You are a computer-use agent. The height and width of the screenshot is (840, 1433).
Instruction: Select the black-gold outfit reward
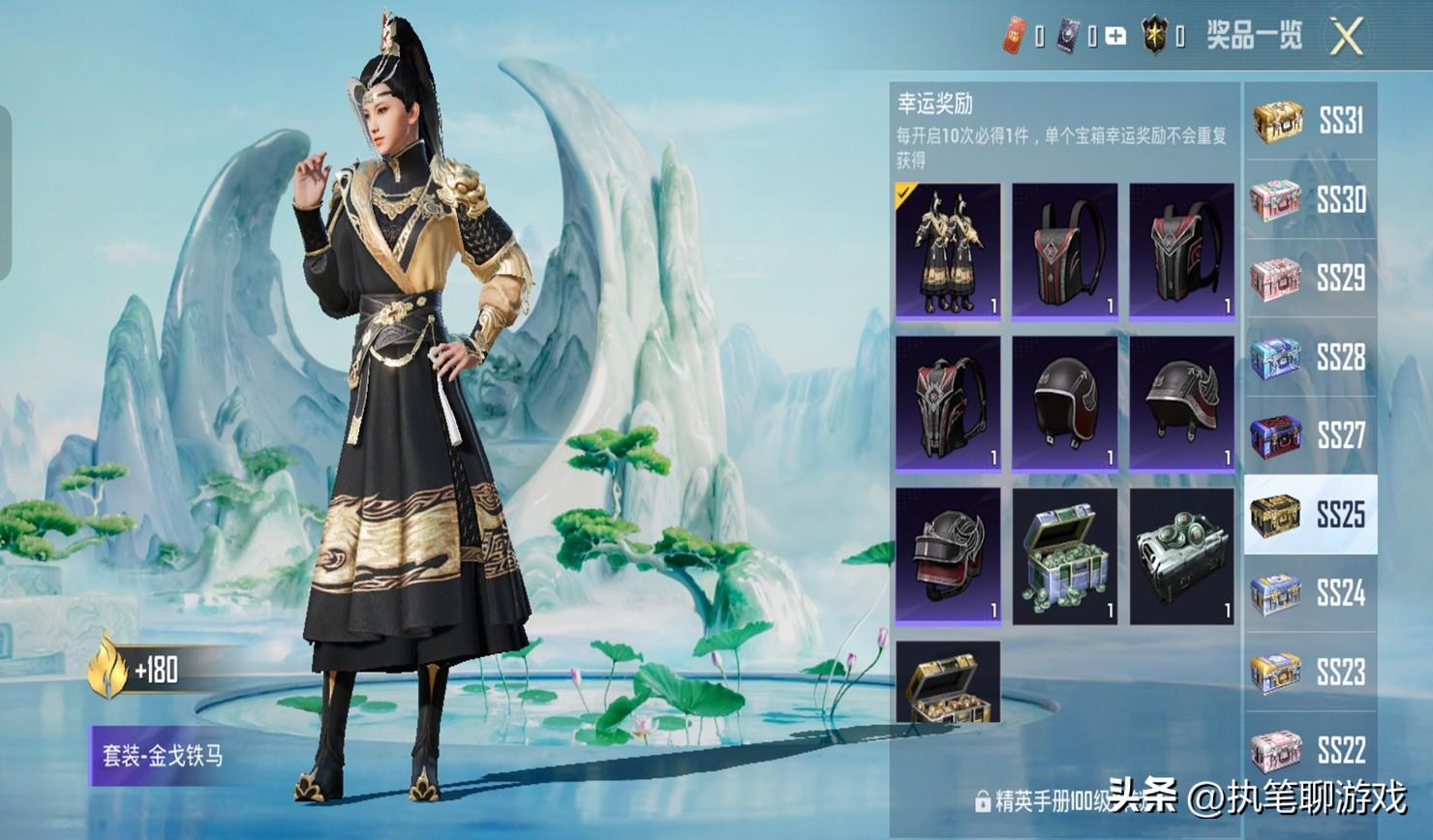(x=948, y=251)
